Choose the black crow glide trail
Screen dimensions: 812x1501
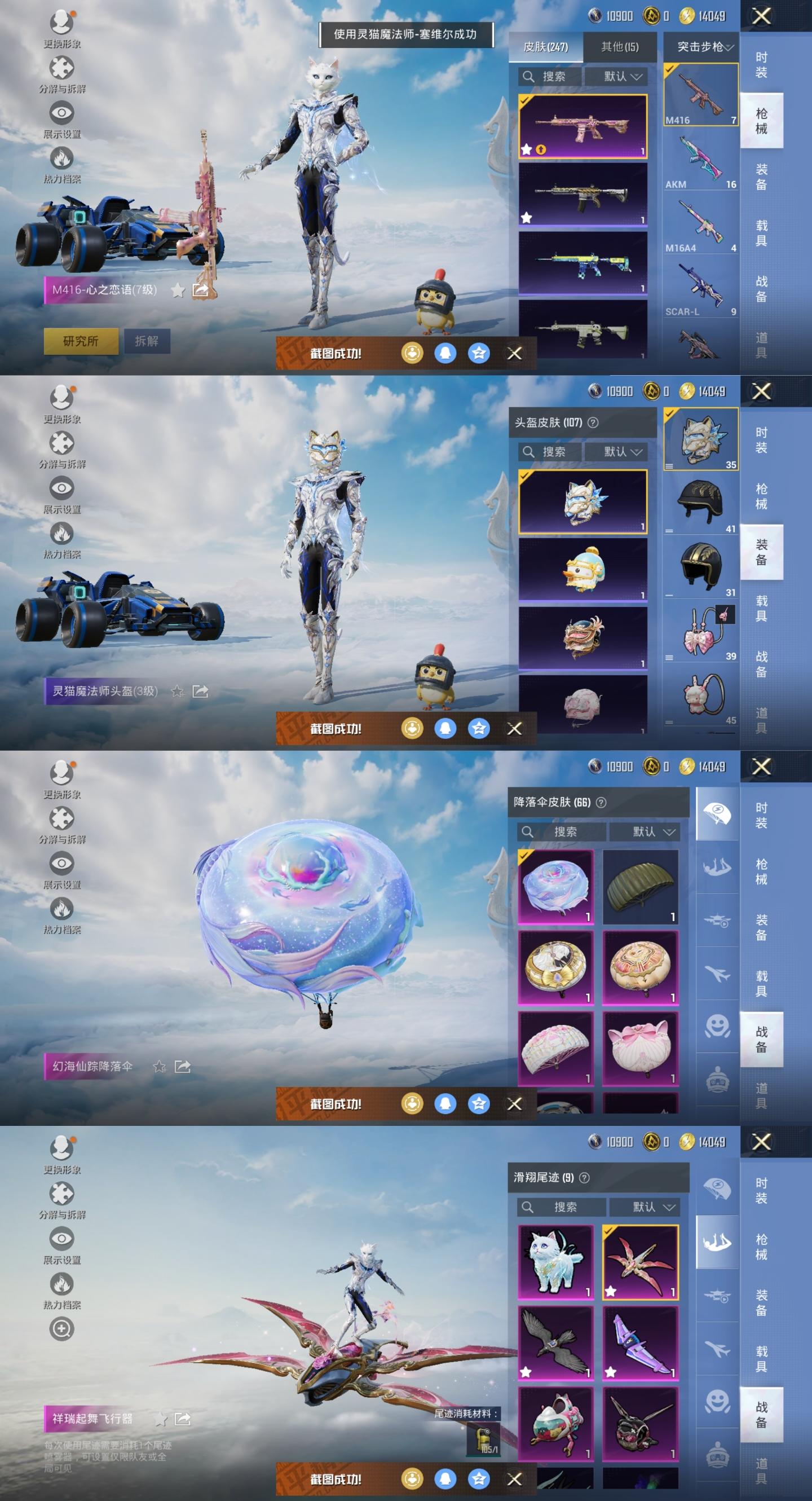click(555, 1342)
